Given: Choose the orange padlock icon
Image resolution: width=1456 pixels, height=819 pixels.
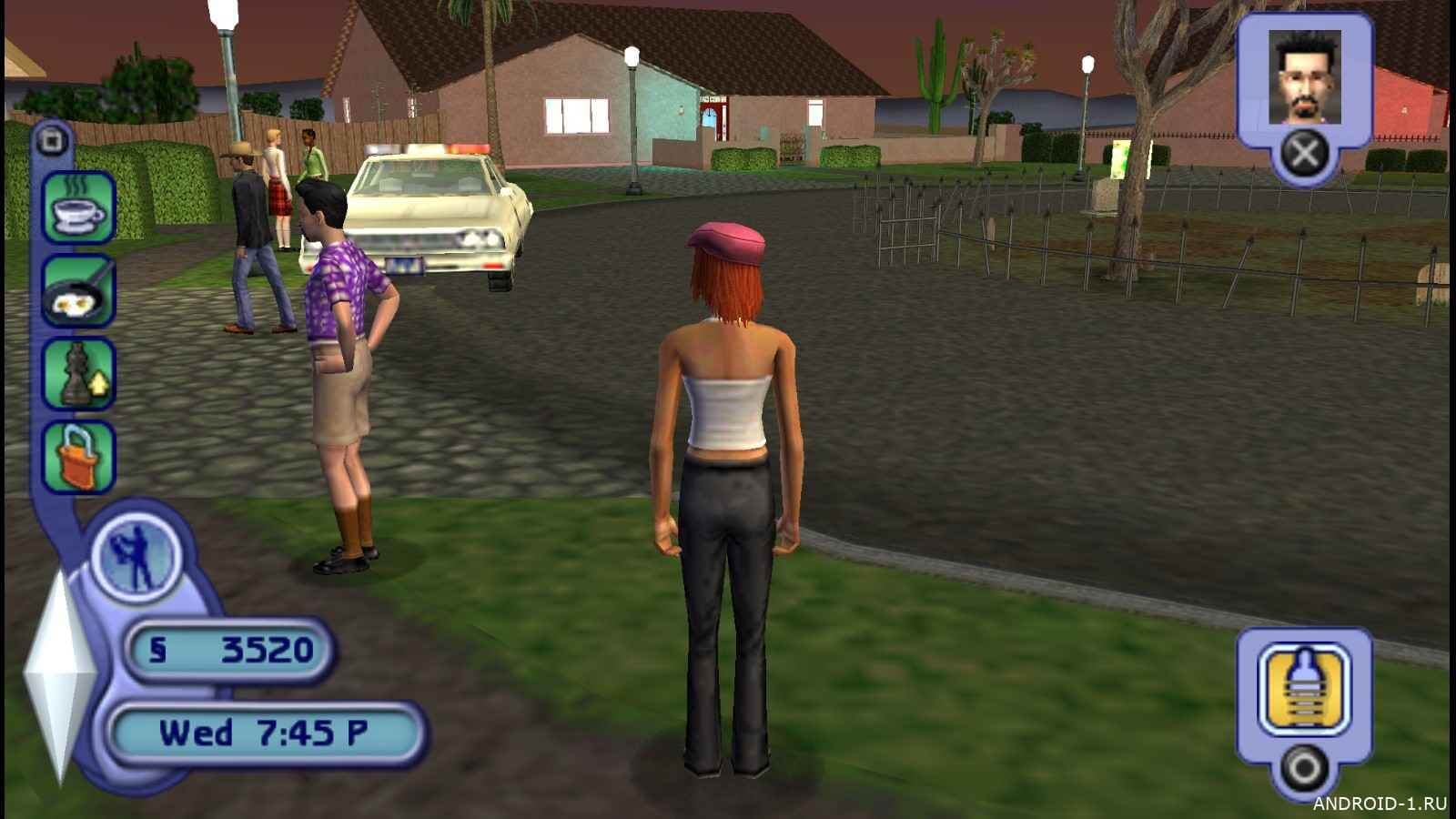Looking at the screenshot, I should tap(79, 457).
